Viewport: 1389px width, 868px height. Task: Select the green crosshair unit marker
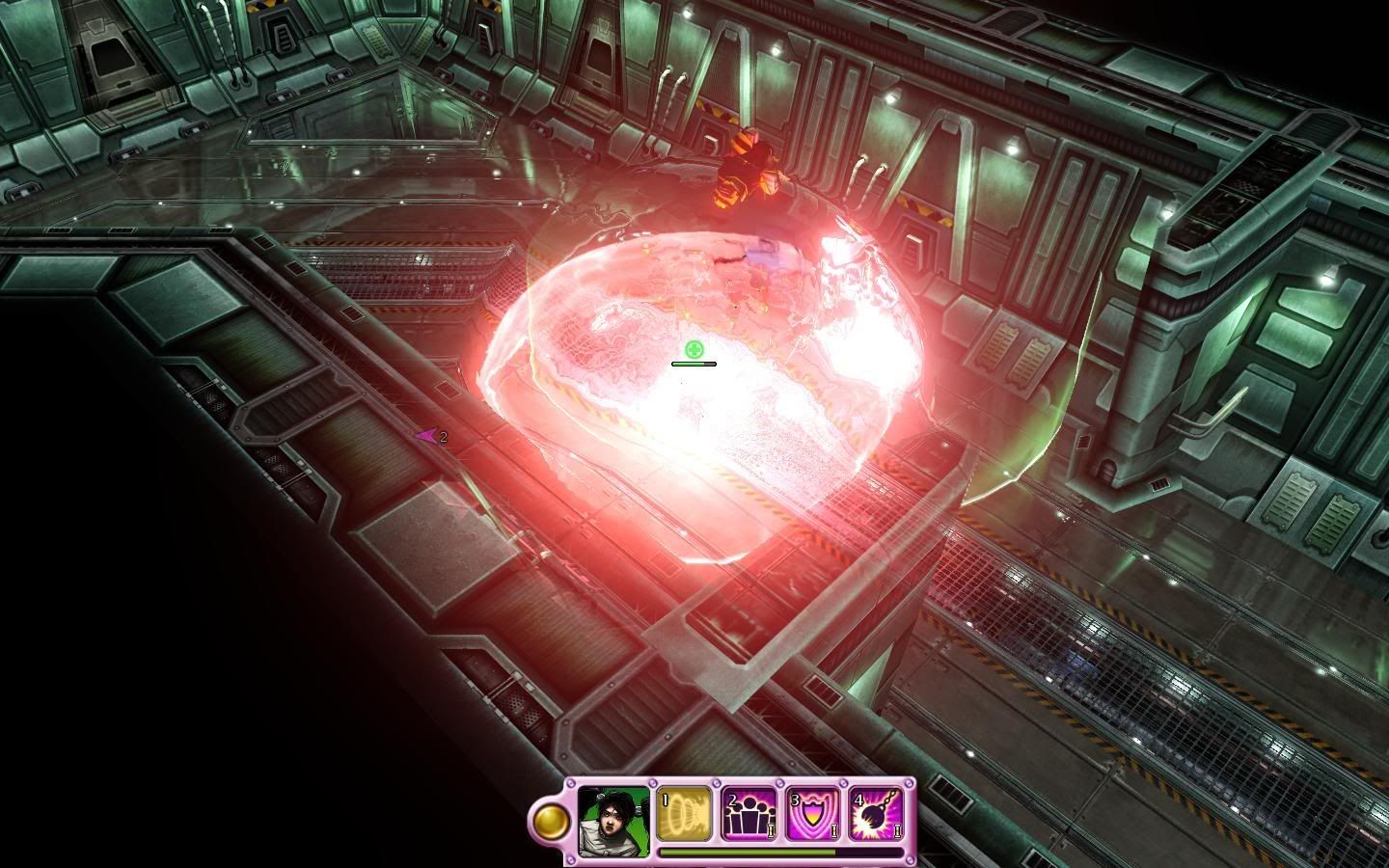coord(693,348)
